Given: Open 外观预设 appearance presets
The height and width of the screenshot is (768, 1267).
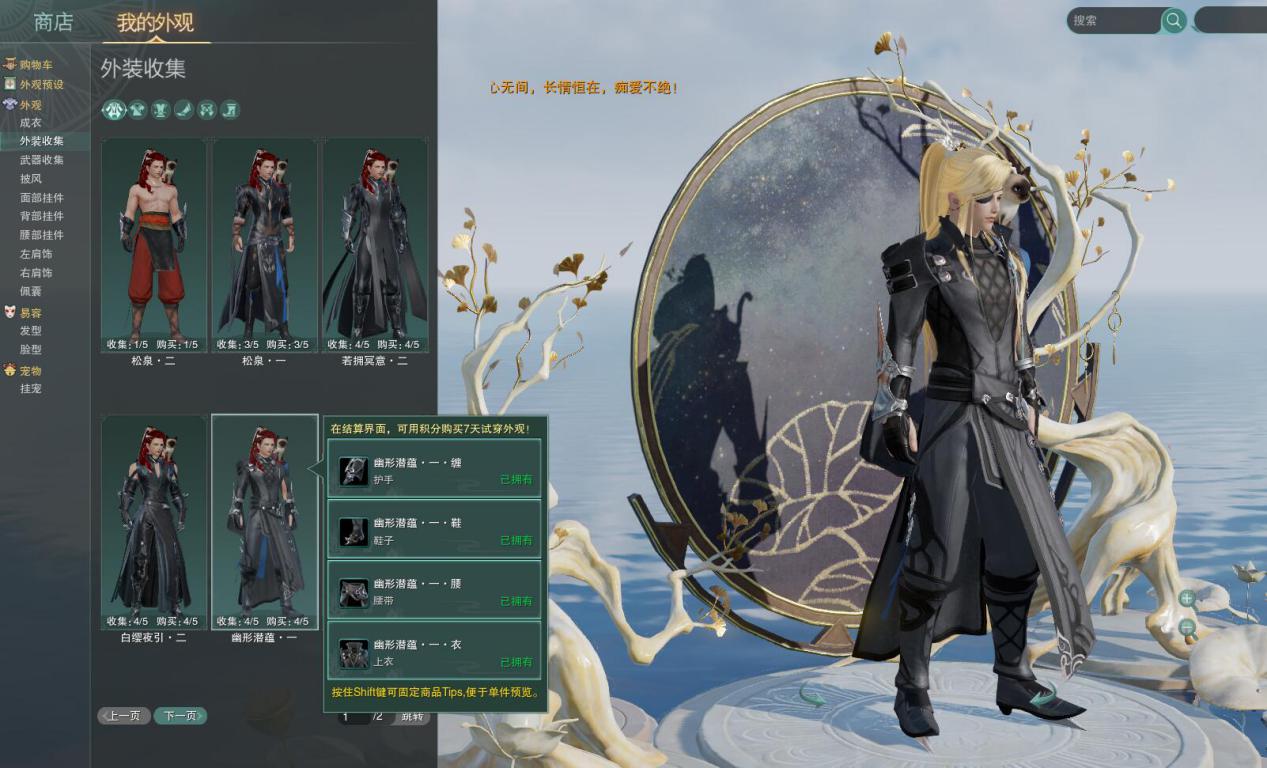Looking at the screenshot, I should (41, 84).
